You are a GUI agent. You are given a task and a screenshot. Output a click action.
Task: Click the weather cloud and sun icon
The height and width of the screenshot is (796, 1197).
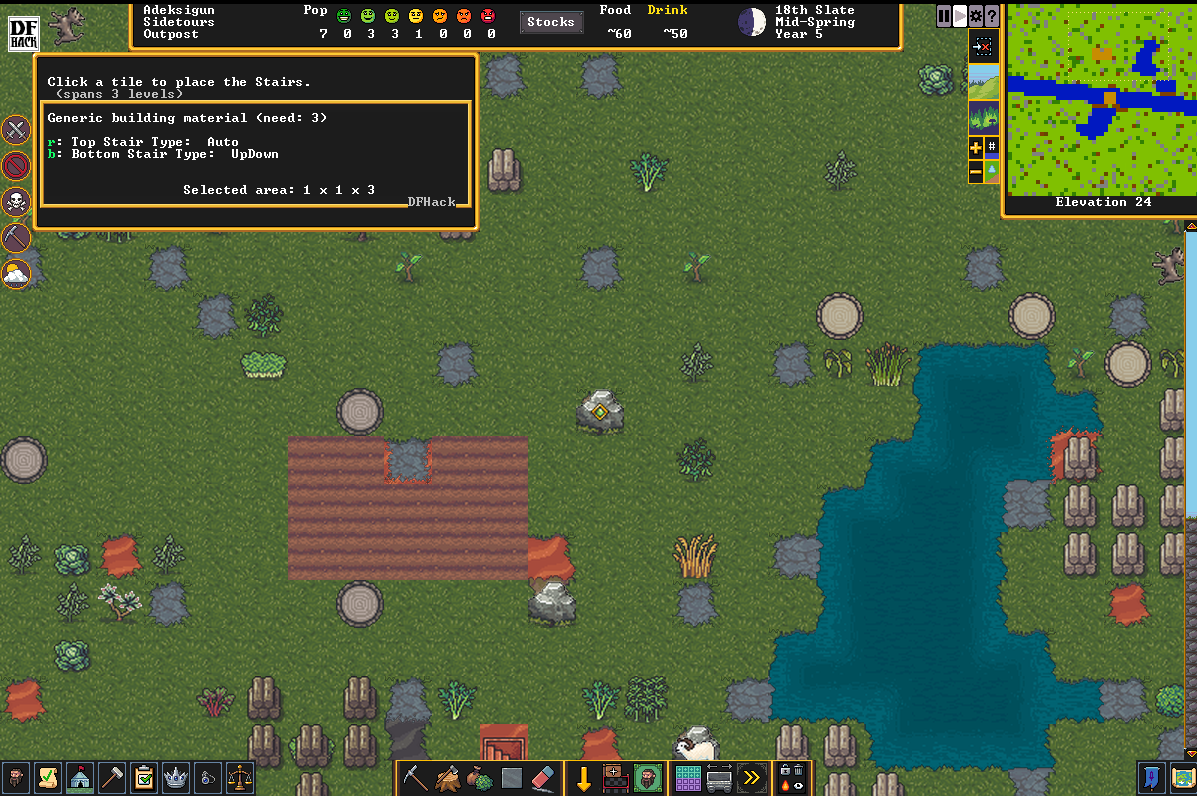click(16, 273)
